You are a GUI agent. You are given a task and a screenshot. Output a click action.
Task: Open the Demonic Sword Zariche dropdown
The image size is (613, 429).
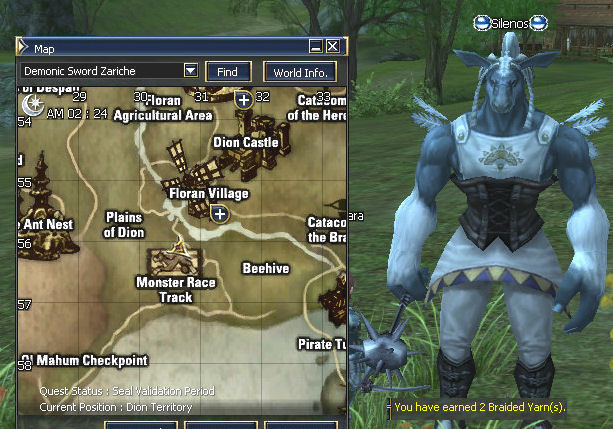[x=190, y=71]
